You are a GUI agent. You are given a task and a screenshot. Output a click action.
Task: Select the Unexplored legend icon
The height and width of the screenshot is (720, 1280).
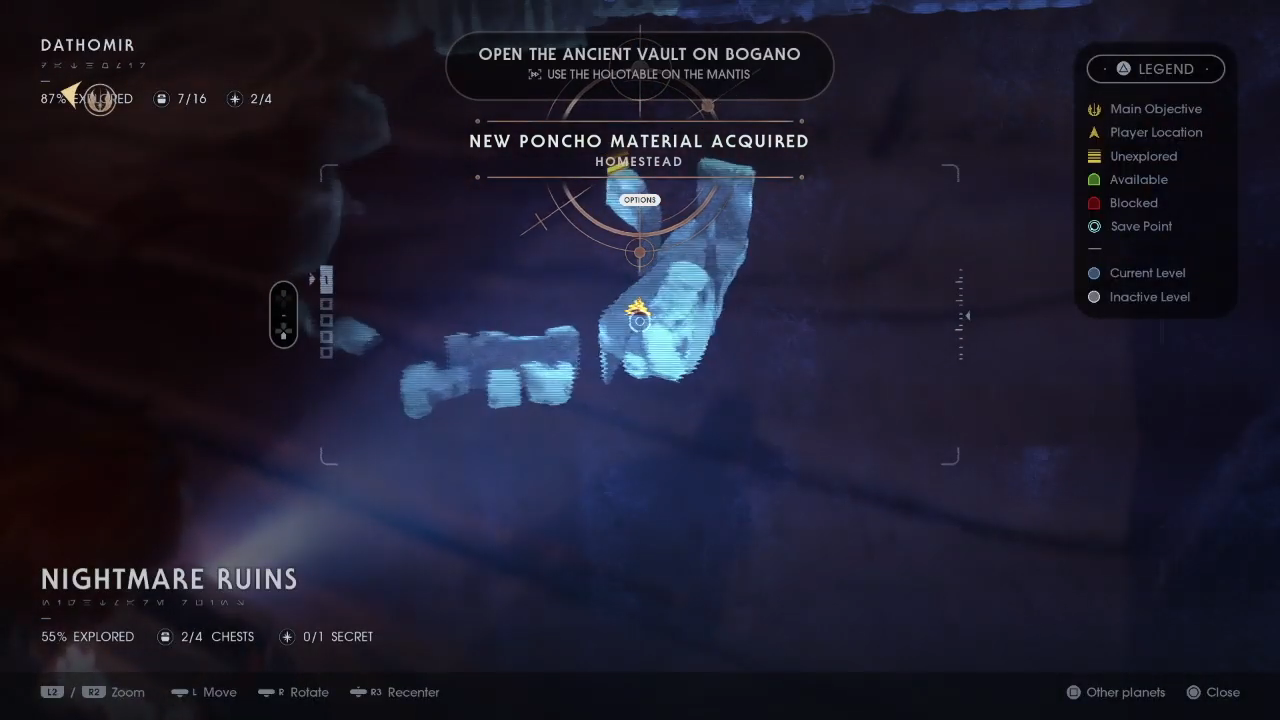coord(1094,156)
